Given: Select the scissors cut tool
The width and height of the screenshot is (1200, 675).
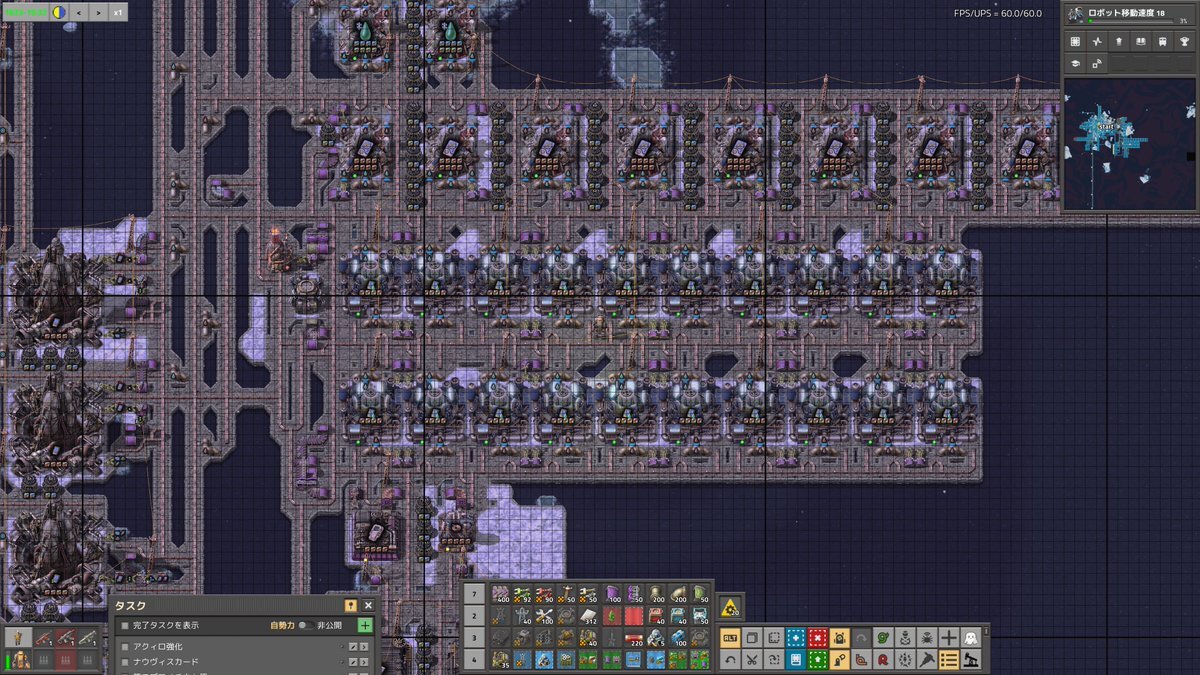Looking at the screenshot, I should coord(752,659).
